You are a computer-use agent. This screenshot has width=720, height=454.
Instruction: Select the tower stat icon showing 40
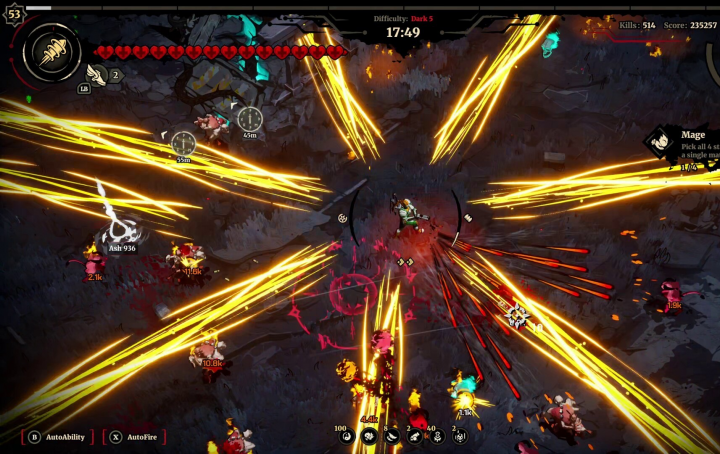[437, 436]
